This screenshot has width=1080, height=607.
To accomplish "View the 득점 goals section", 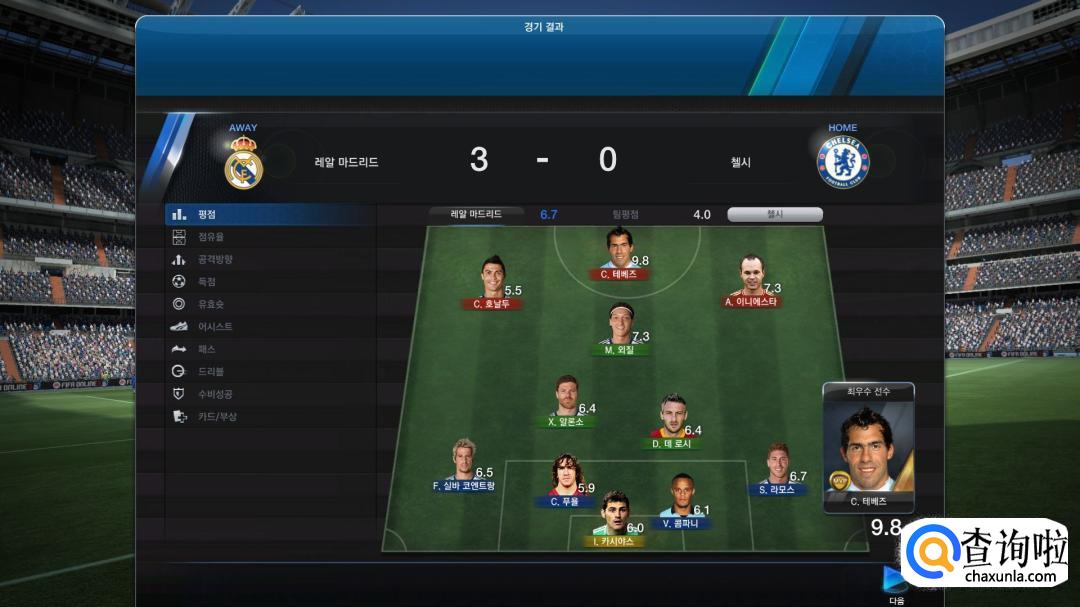I will coord(206,282).
